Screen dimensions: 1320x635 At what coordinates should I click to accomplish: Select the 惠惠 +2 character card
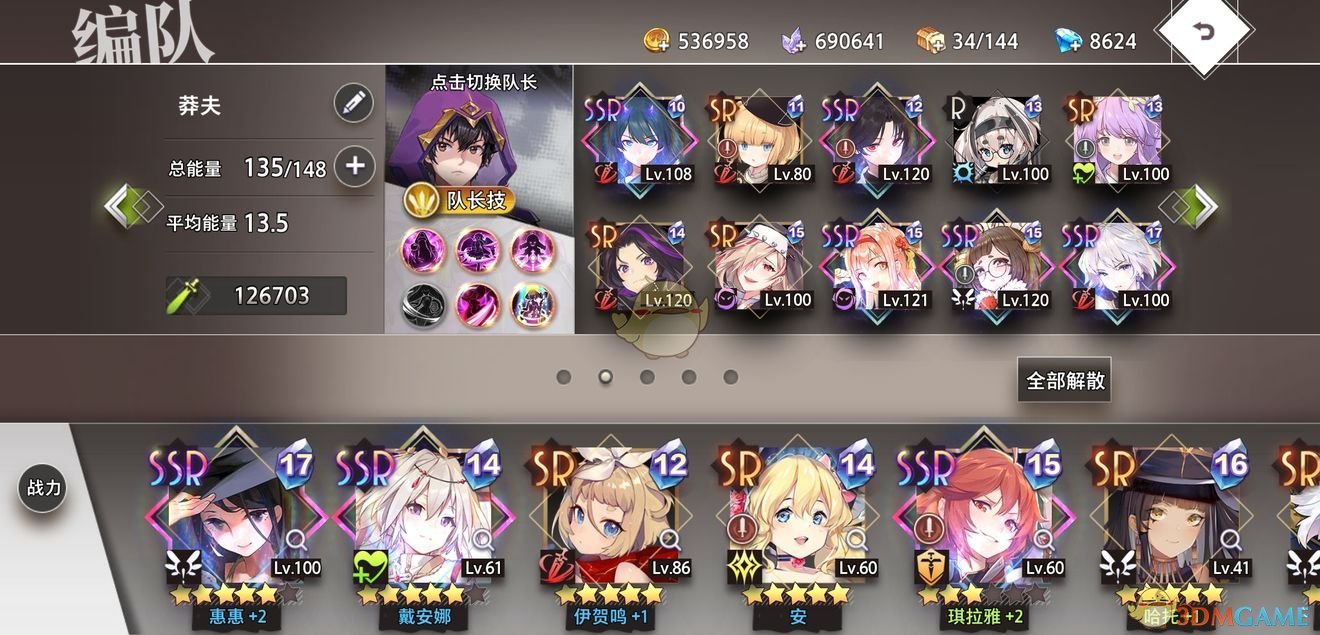237,525
